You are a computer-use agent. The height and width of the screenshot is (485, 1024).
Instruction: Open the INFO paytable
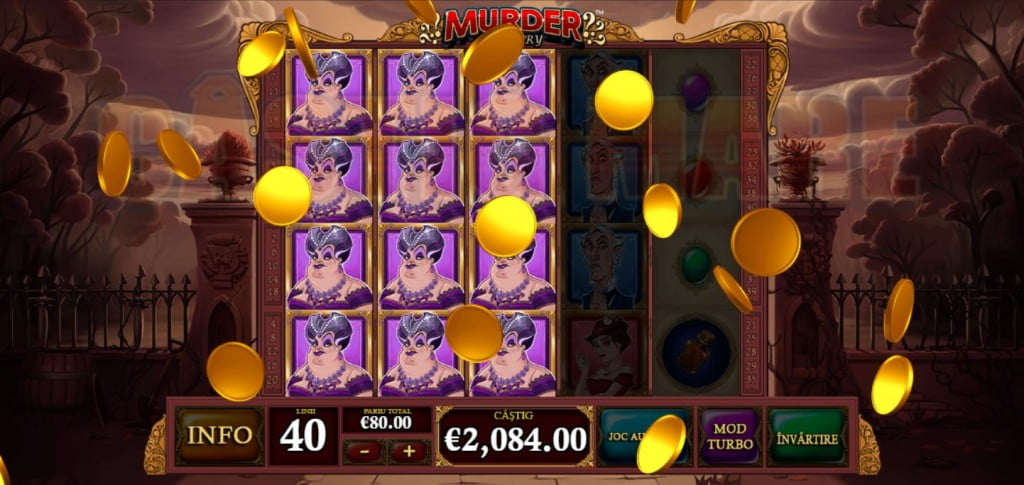click(220, 436)
